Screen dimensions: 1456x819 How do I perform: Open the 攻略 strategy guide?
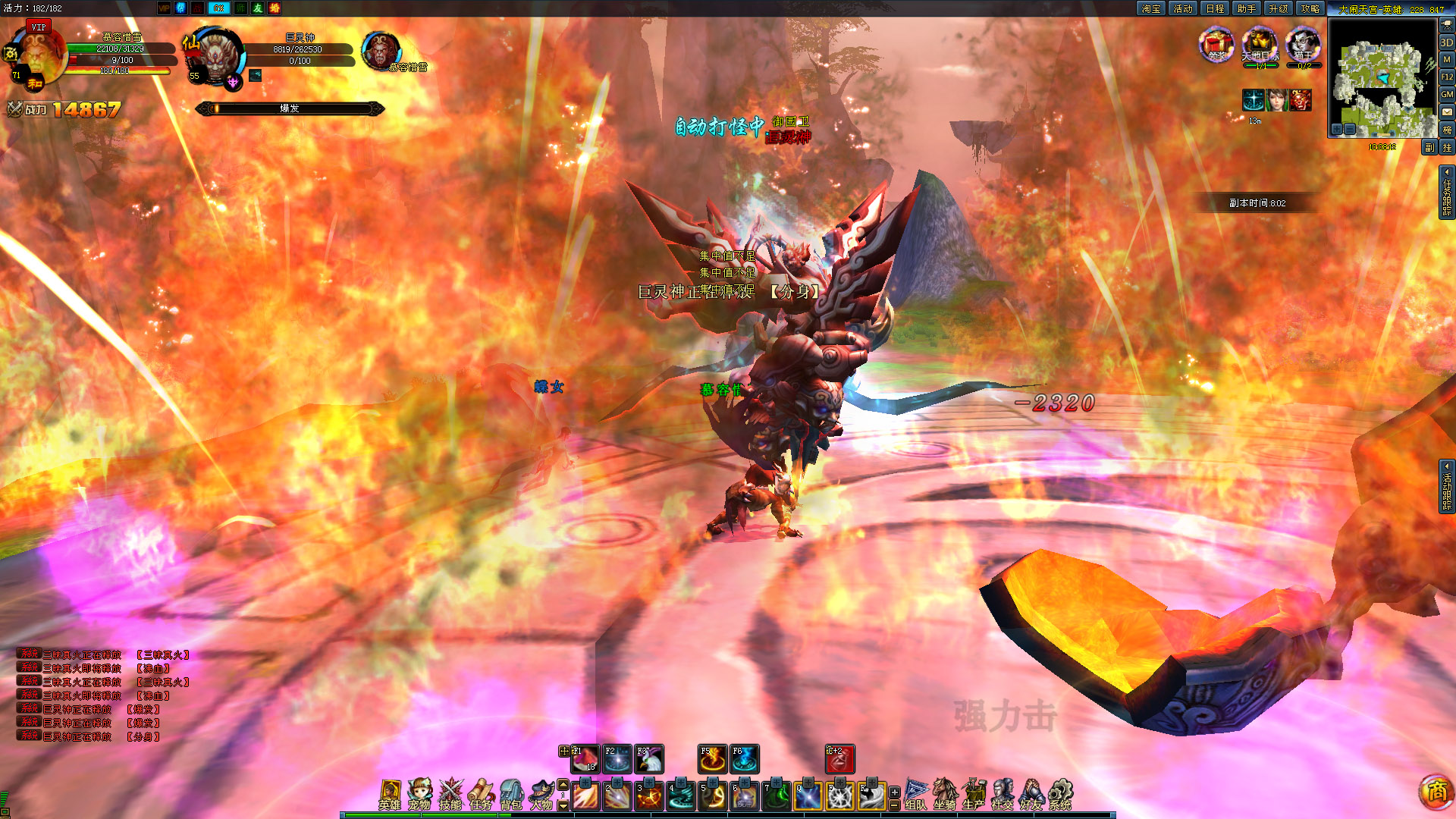tap(1310, 8)
